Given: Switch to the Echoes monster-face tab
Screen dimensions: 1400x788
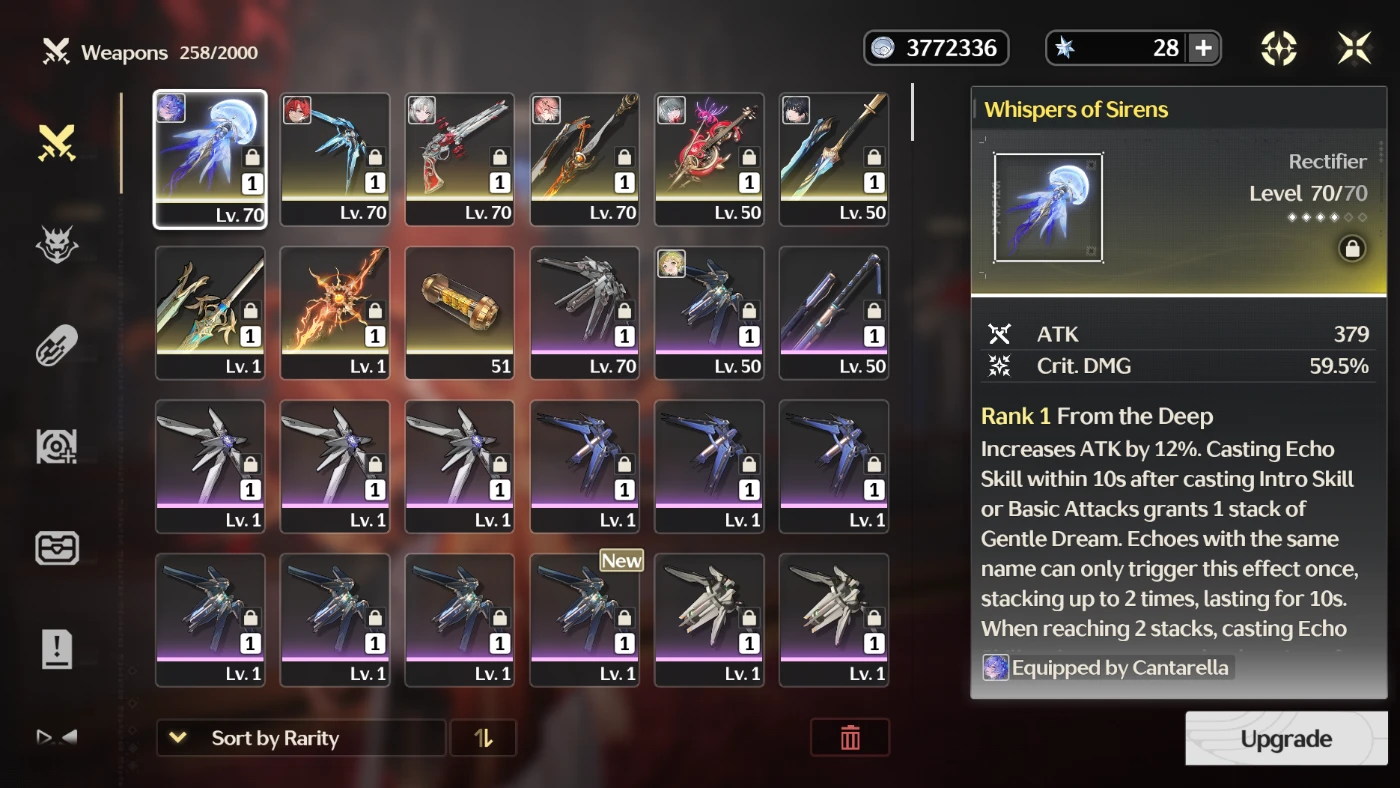Looking at the screenshot, I should click(x=57, y=245).
